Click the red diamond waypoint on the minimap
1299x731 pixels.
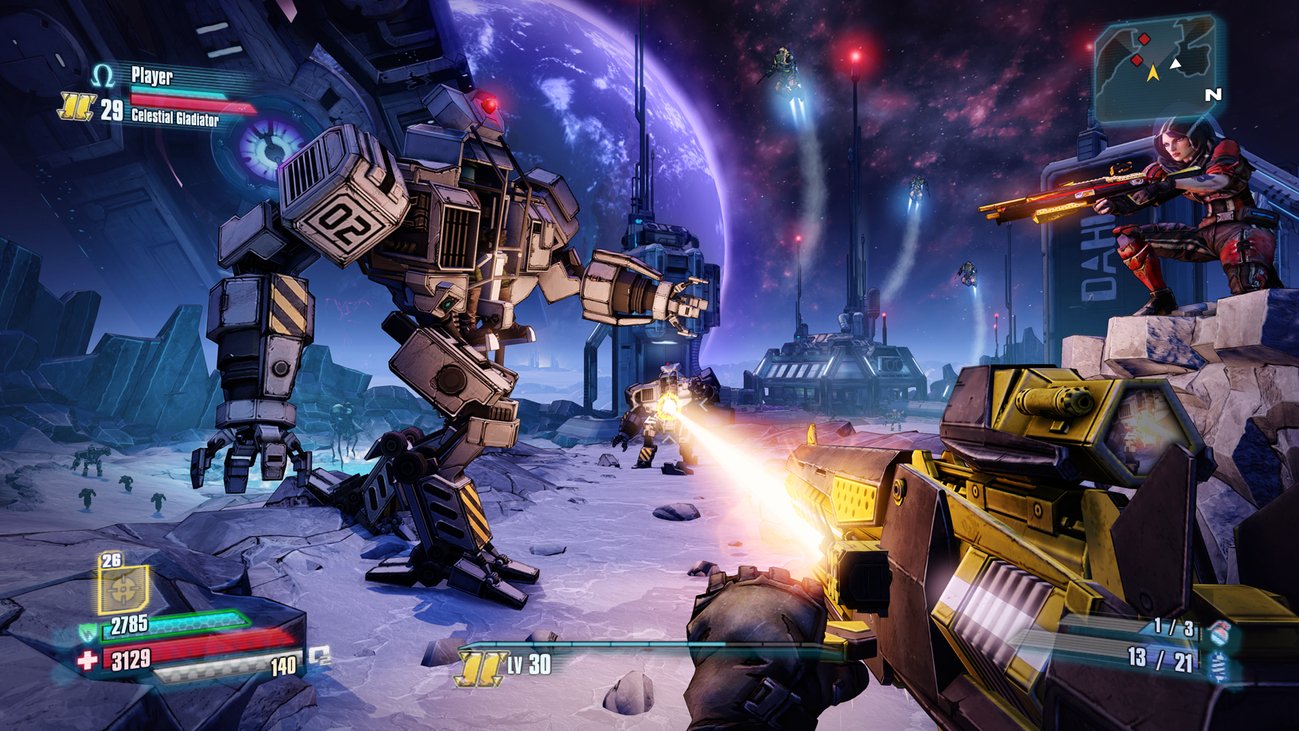pos(1136,60)
